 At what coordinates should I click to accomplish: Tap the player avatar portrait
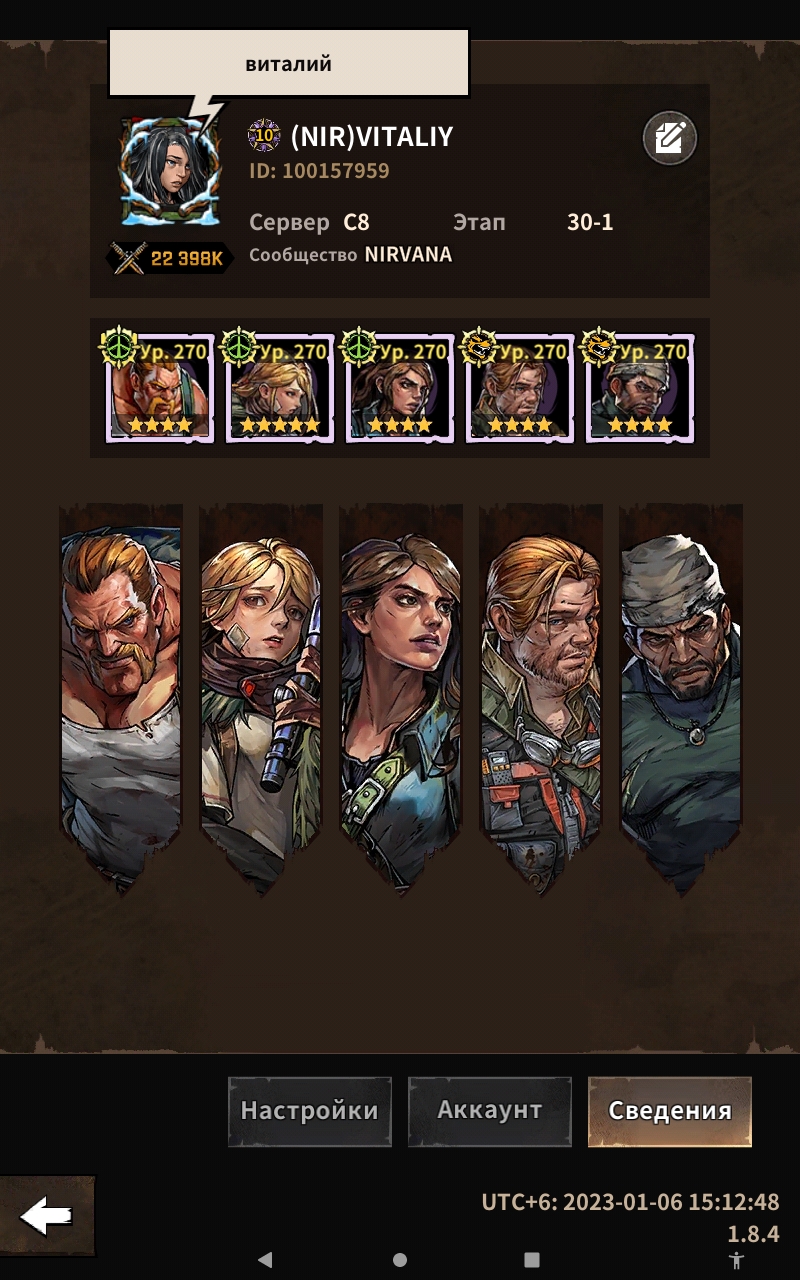[x=168, y=171]
